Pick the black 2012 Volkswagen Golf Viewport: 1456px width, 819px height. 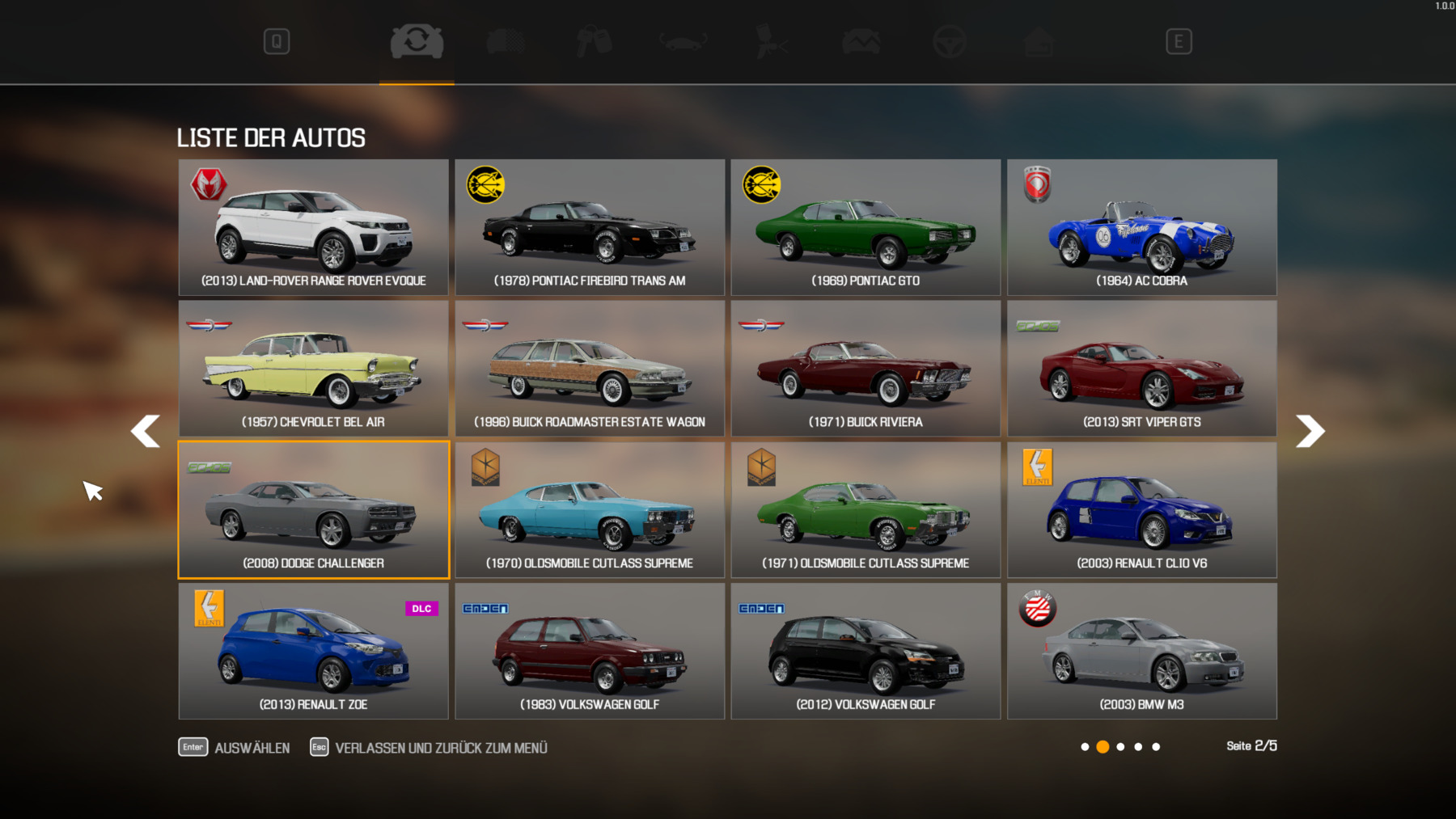[x=866, y=652]
